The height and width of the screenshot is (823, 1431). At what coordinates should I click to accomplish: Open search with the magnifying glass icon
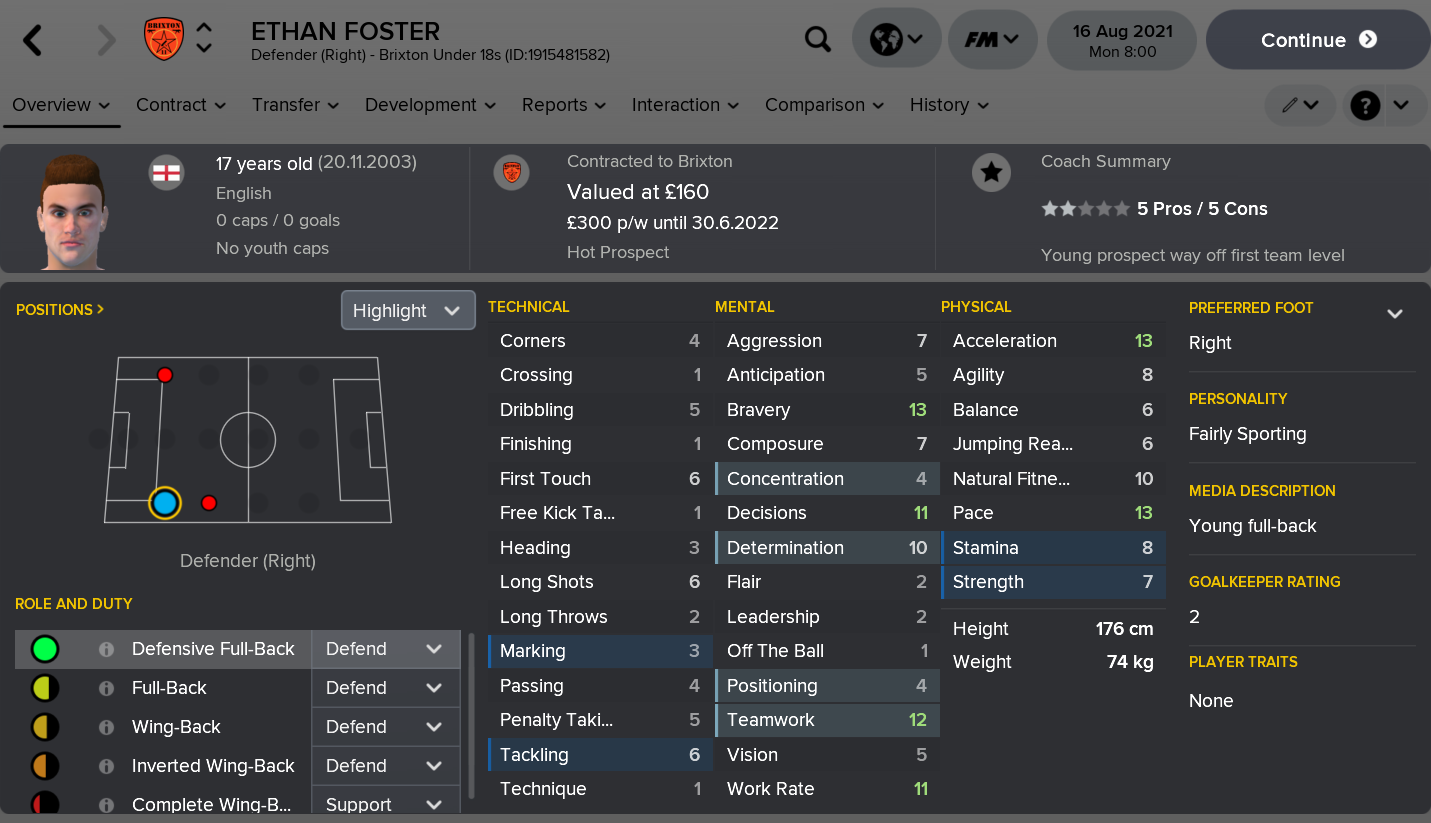click(x=818, y=39)
